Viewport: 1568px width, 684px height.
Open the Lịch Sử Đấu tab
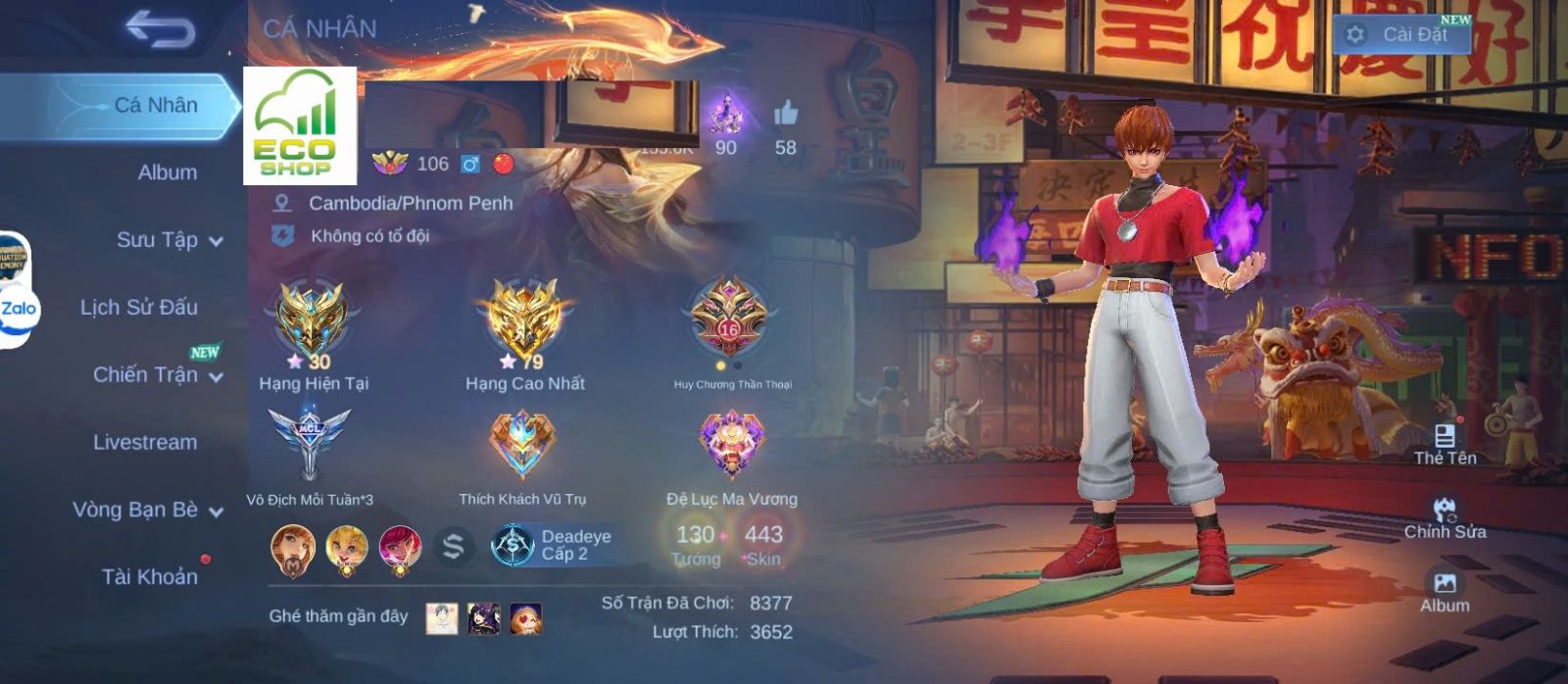click(139, 308)
